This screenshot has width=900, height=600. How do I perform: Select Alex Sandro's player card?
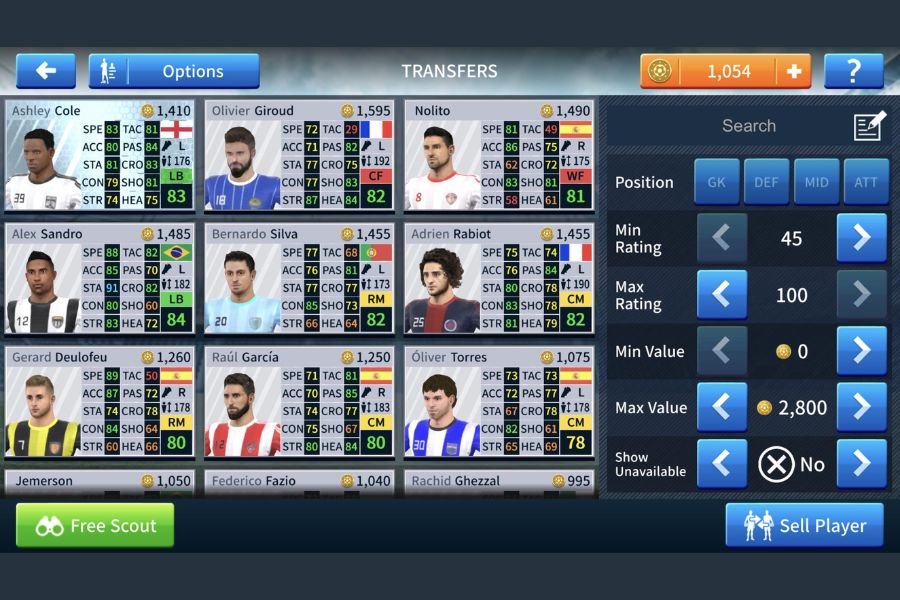99,279
